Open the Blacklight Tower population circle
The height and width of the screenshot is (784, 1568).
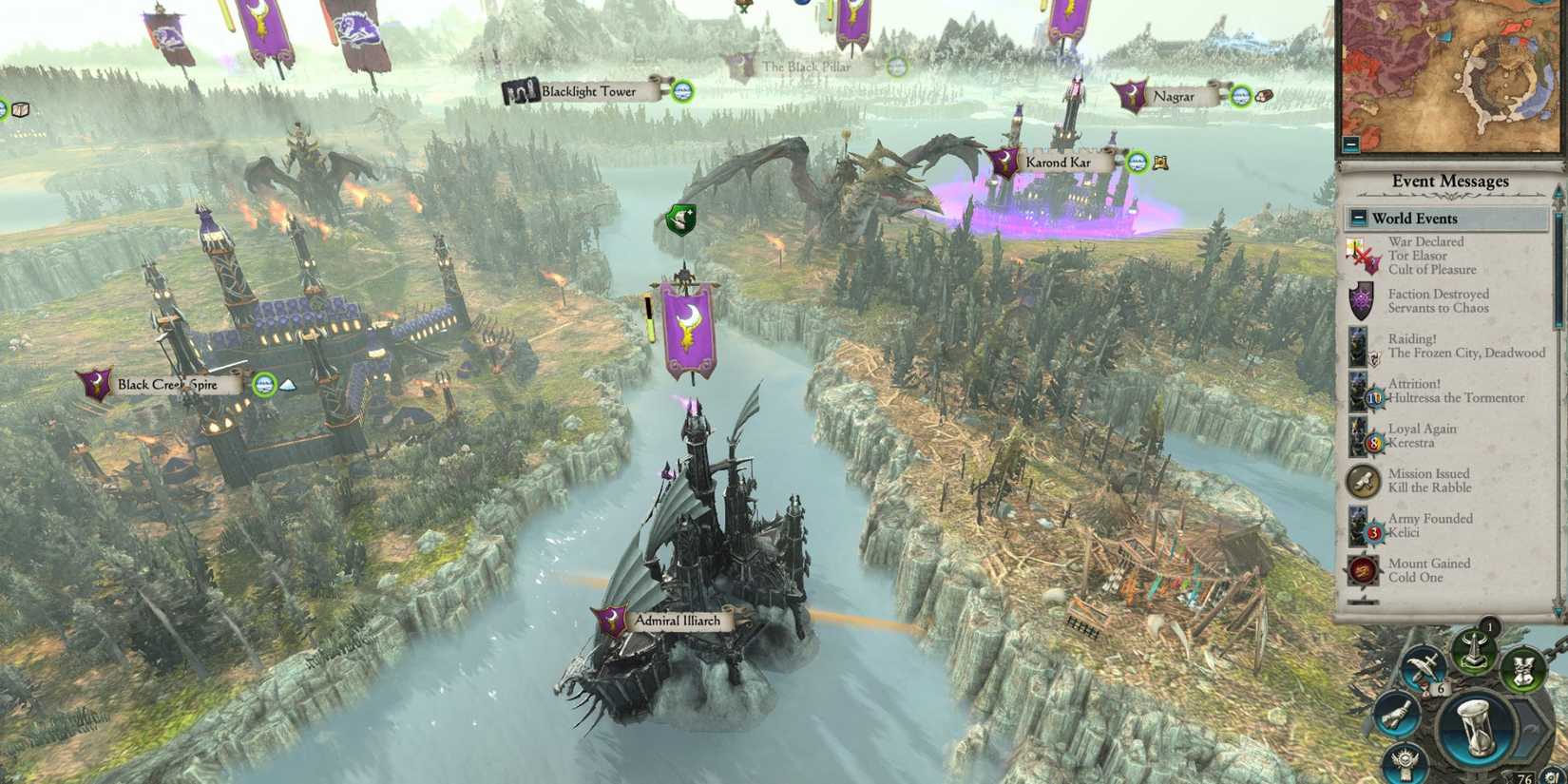coord(682,91)
